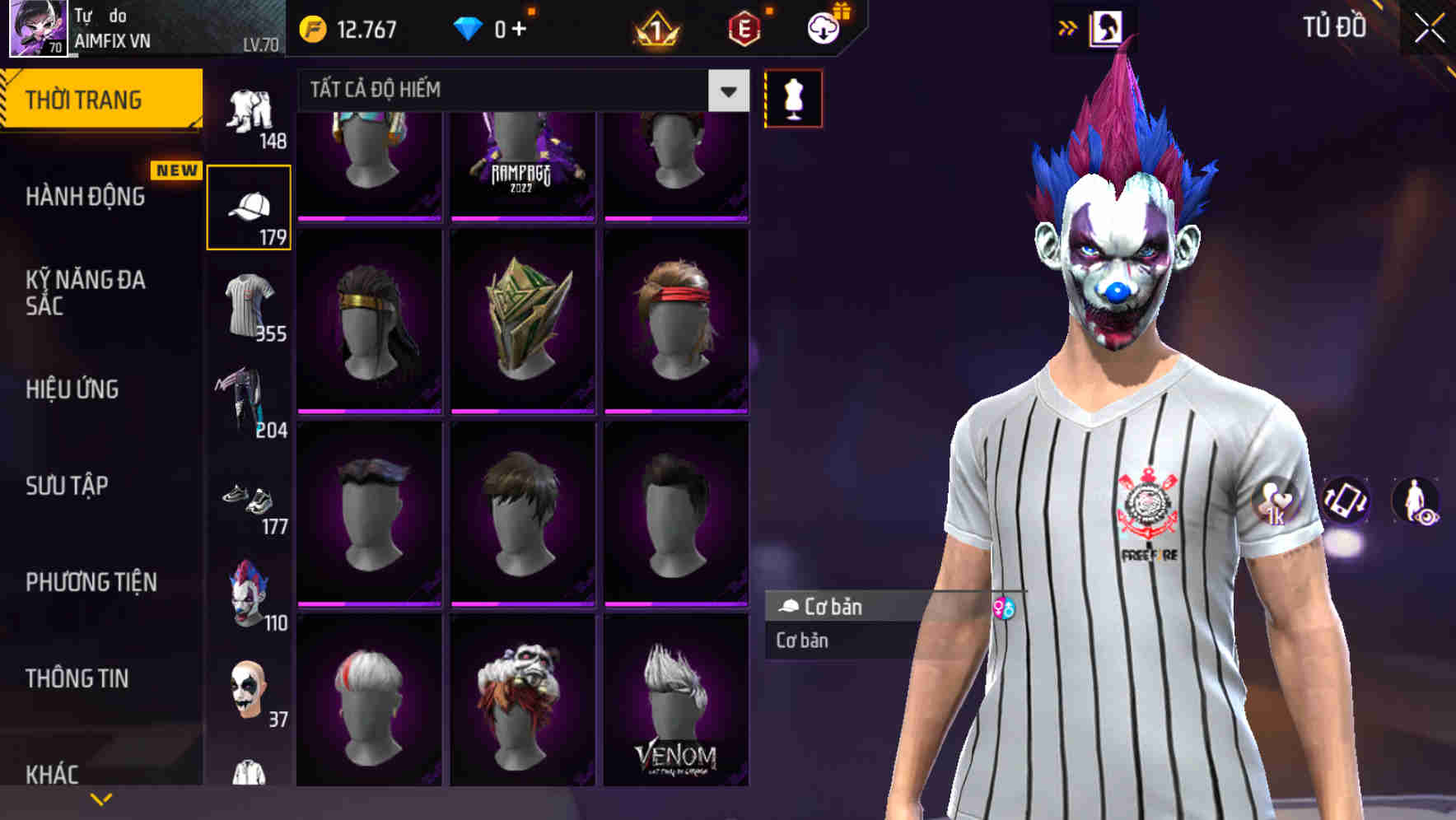Open the shirts category showing 355 items
Viewport: 1456px width, 820px height.
(x=249, y=305)
